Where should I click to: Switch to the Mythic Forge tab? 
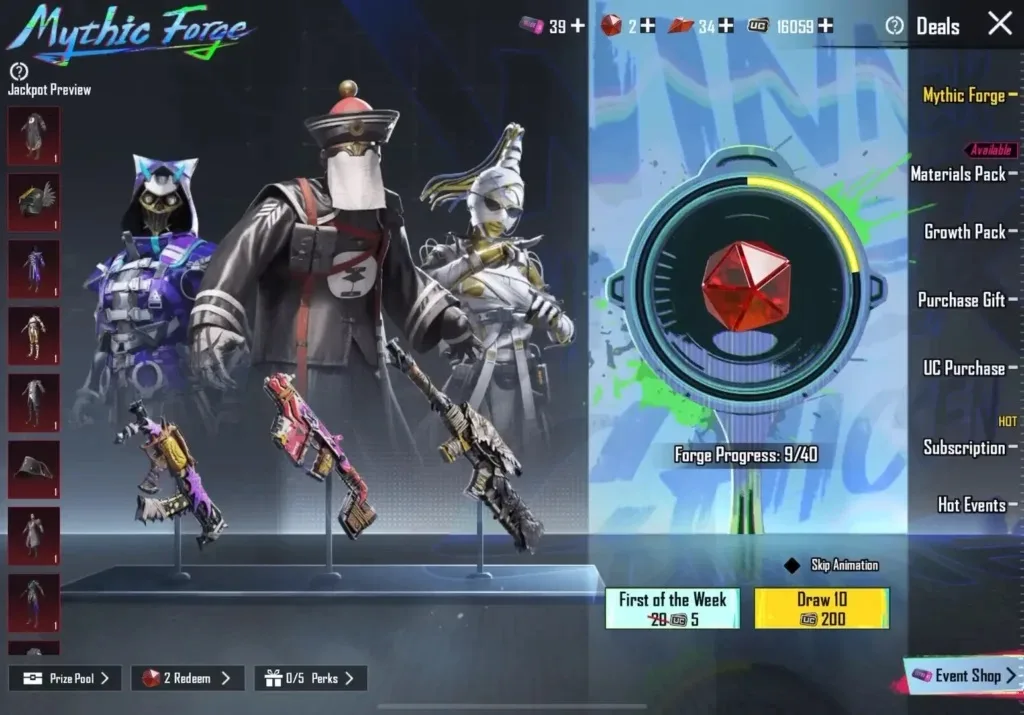coord(964,95)
